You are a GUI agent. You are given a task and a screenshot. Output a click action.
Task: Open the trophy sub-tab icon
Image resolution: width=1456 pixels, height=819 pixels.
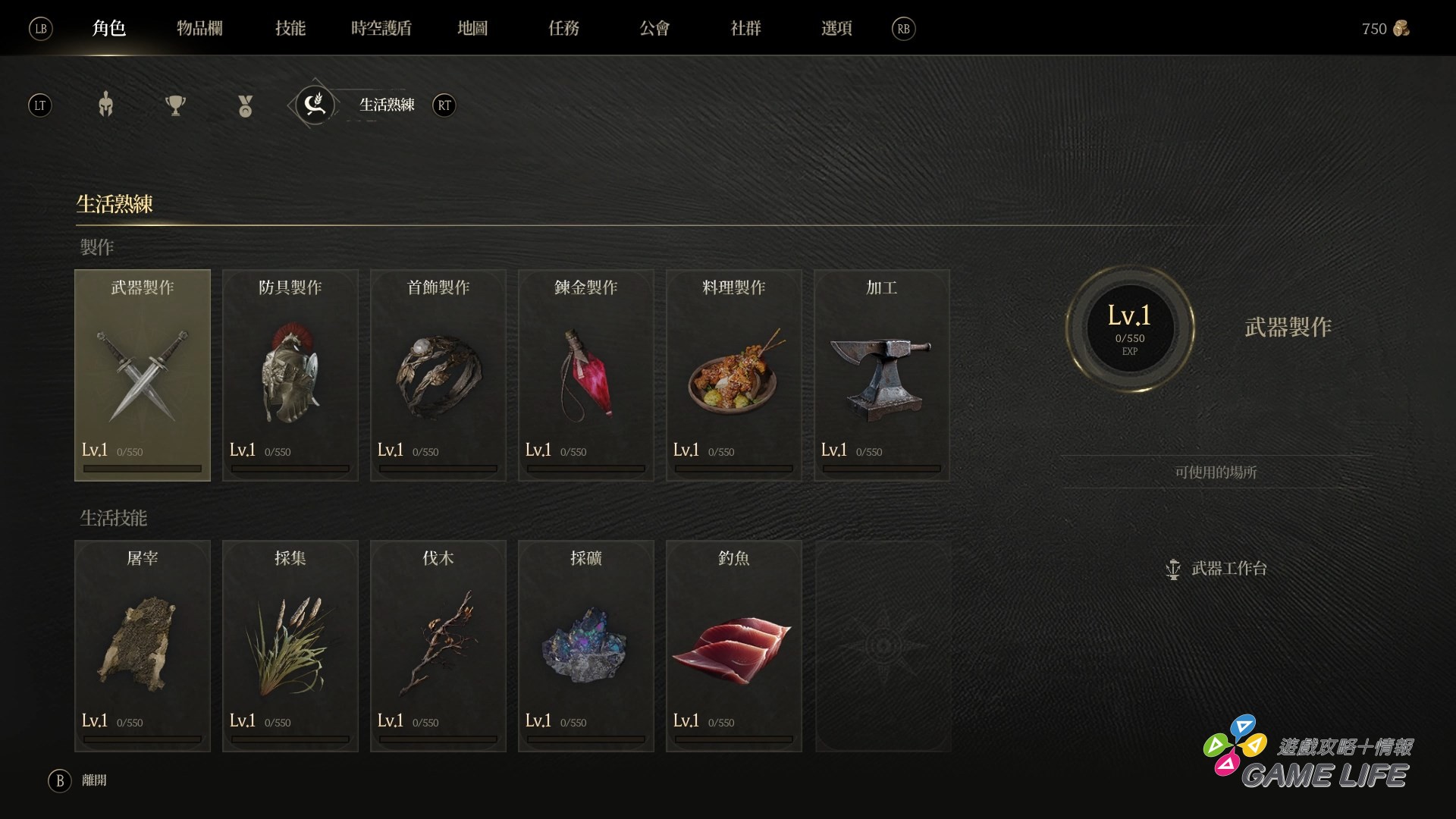point(175,105)
